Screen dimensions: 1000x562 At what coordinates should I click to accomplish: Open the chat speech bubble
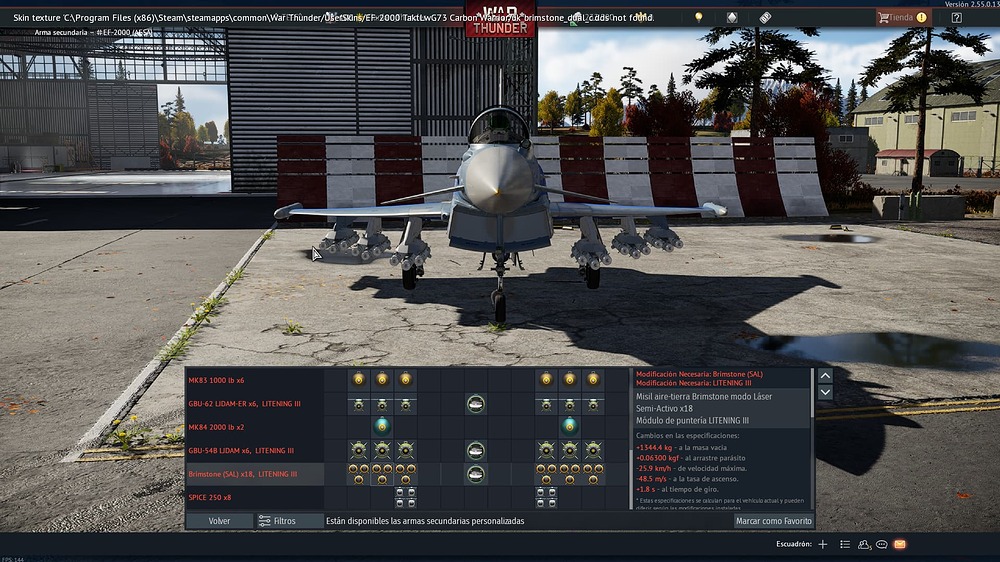pyautogui.click(x=881, y=544)
